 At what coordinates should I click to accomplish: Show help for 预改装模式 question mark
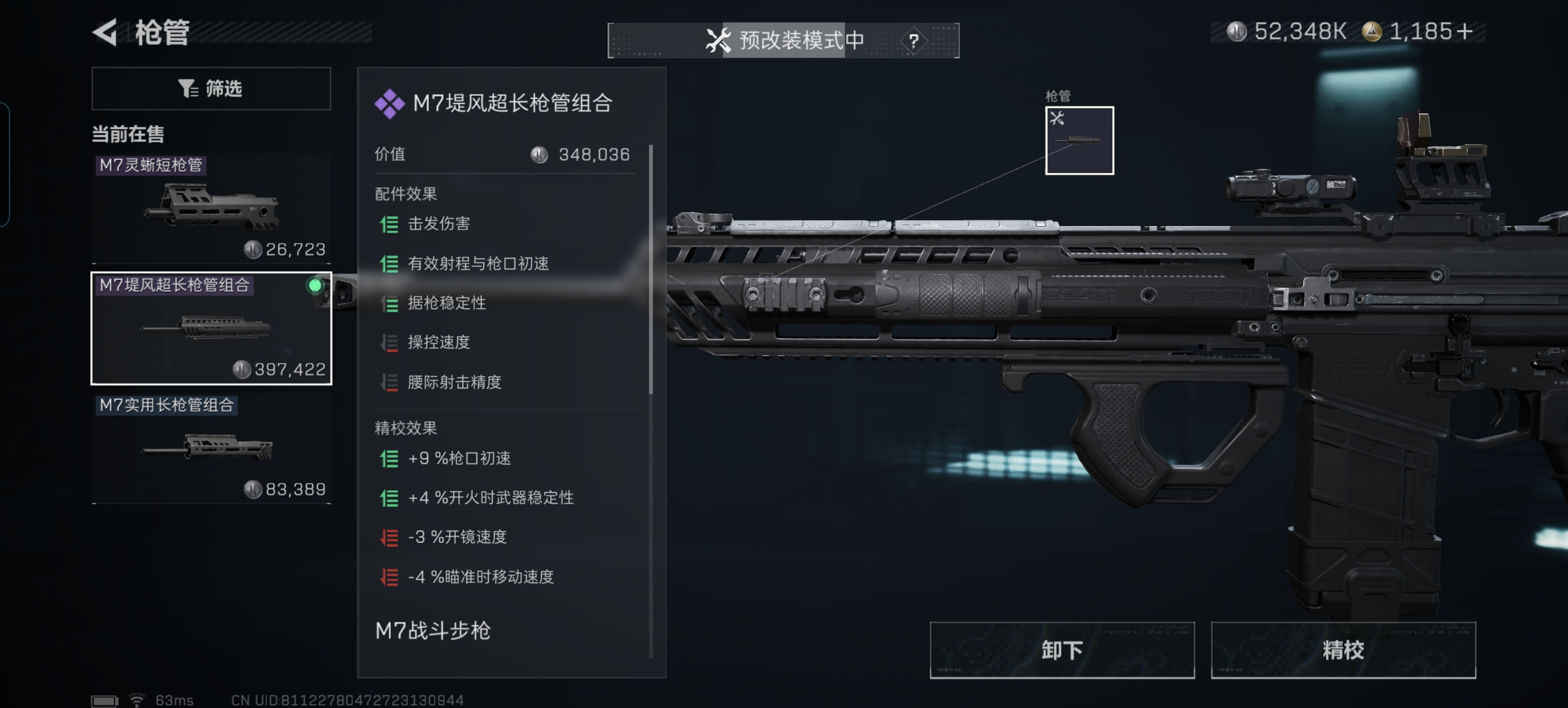(913, 41)
